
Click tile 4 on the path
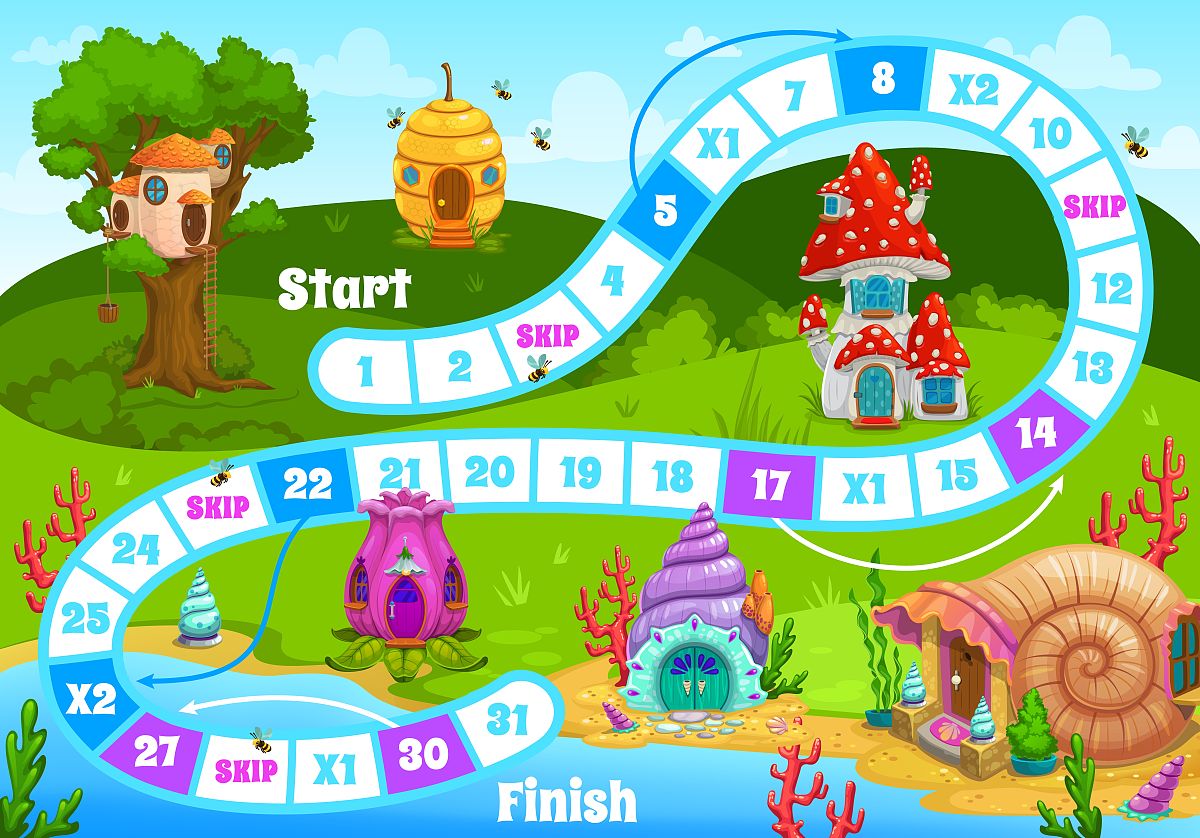(x=612, y=280)
